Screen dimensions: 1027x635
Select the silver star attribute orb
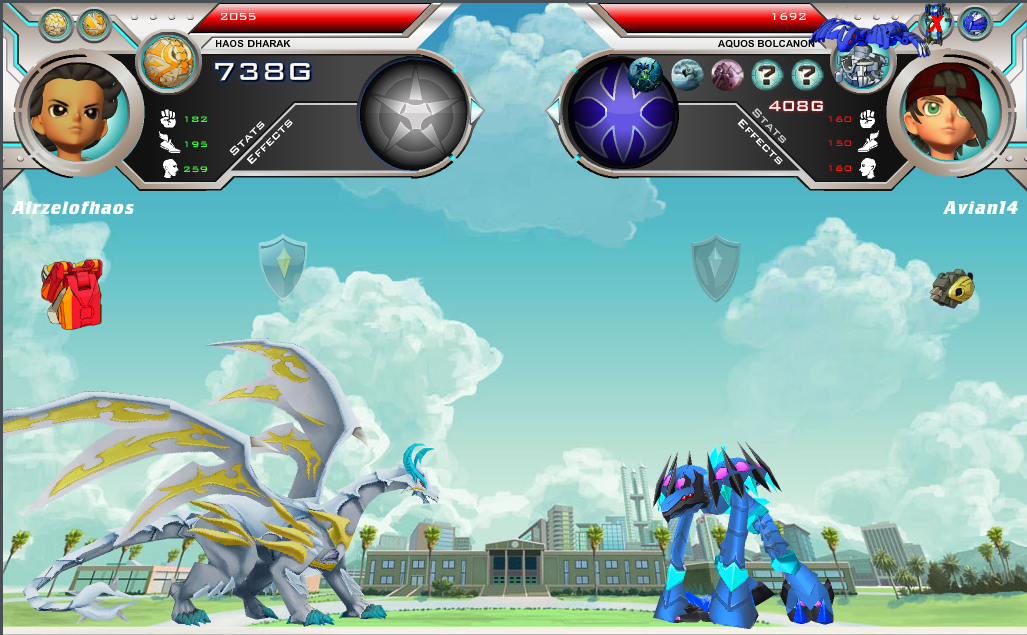pos(413,111)
